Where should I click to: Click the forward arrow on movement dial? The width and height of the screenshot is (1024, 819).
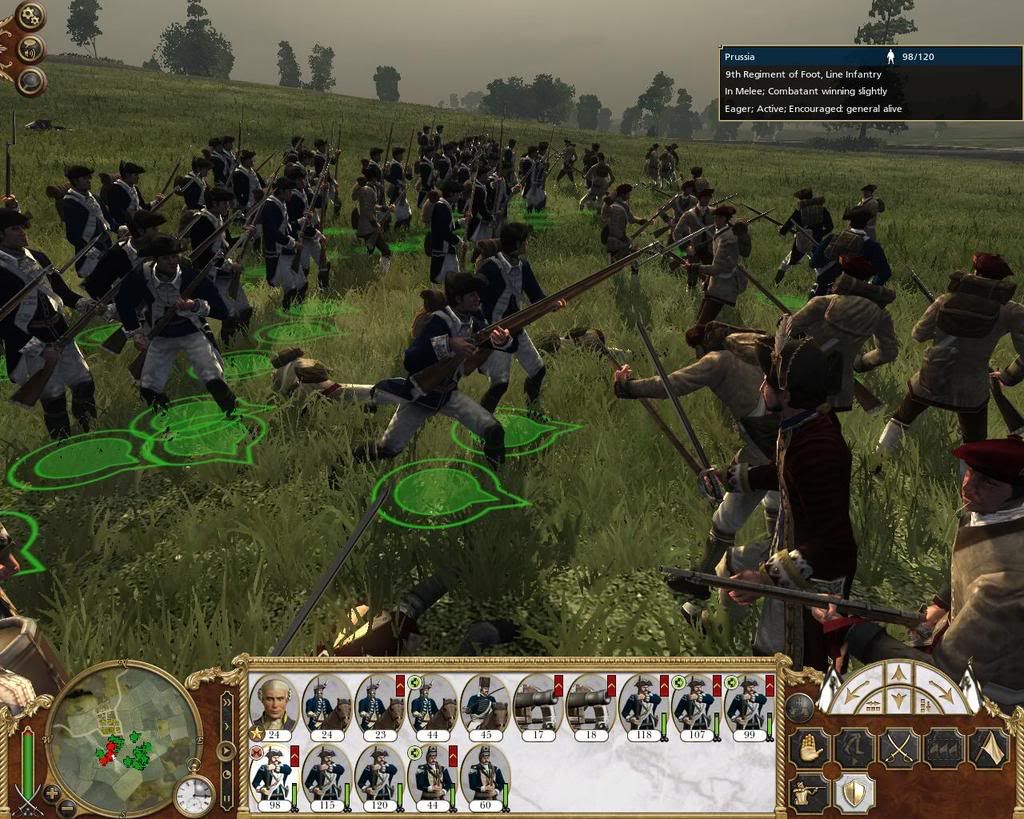pos(899,675)
